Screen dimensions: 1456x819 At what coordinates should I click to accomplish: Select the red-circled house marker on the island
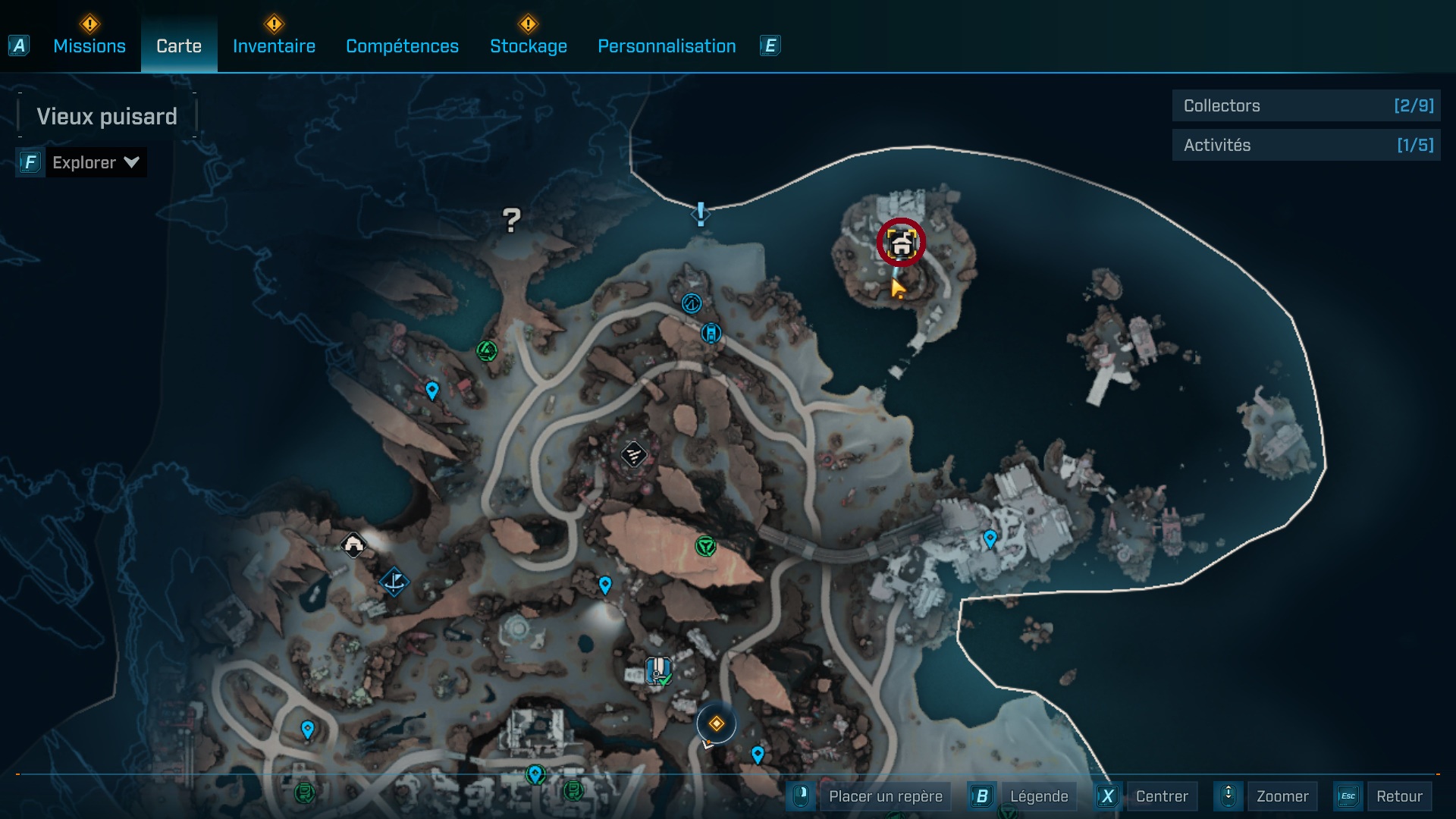pyautogui.click(x=901, y=243)
